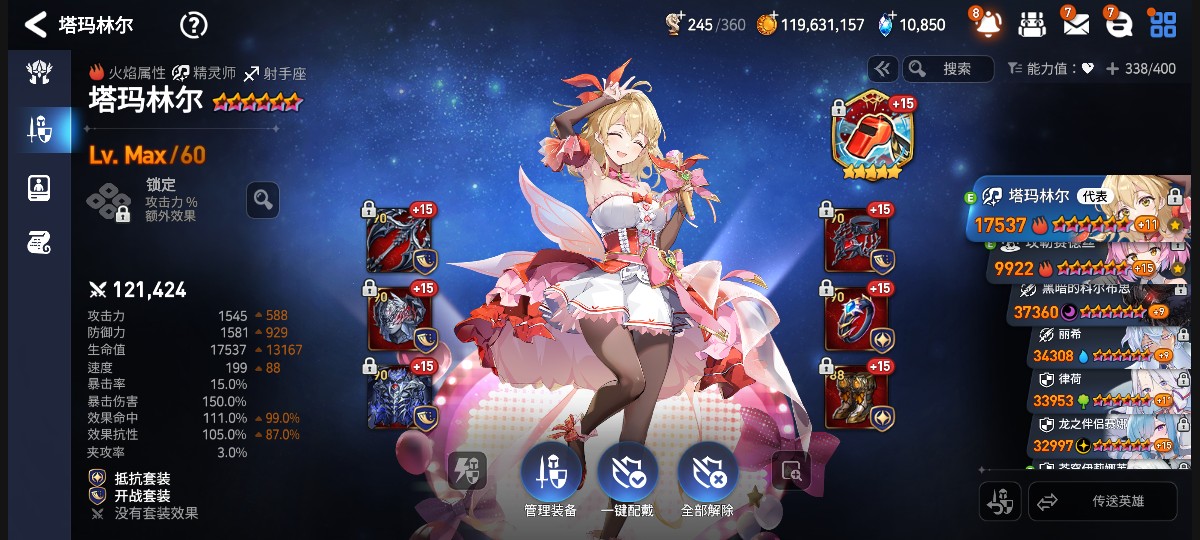This screenshot has width=1200, height=540.
Task: Open the magnifier next to 锁定
Action: (x=263, y=200)
